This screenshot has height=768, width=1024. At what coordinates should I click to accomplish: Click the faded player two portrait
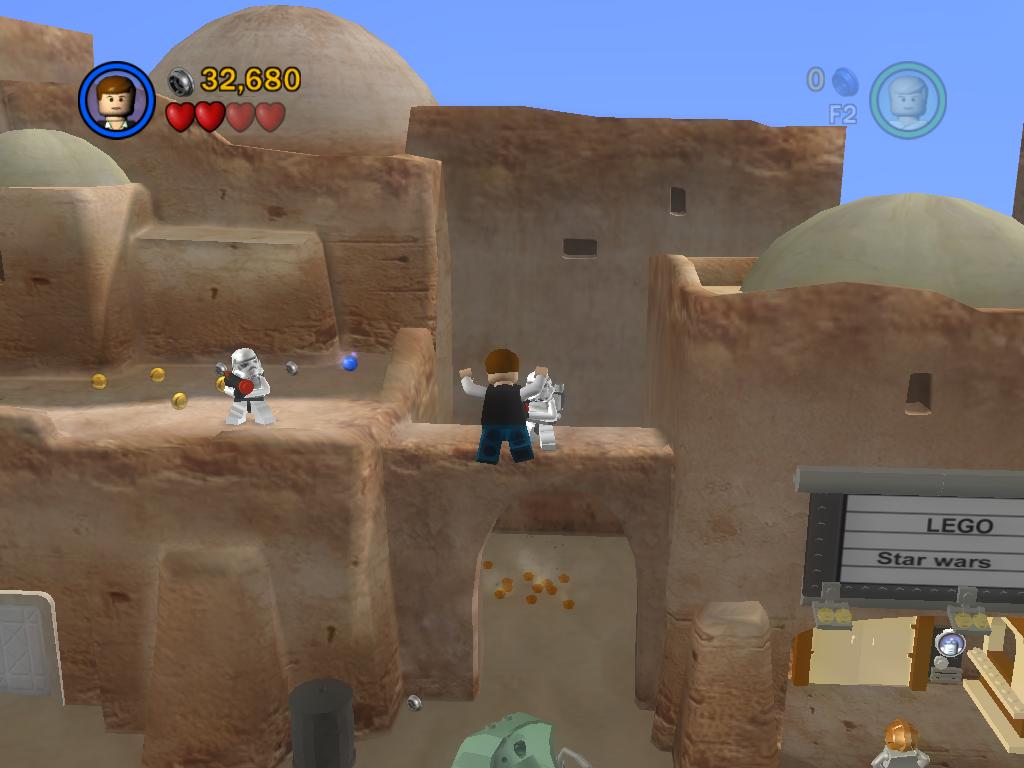[907, 100]
